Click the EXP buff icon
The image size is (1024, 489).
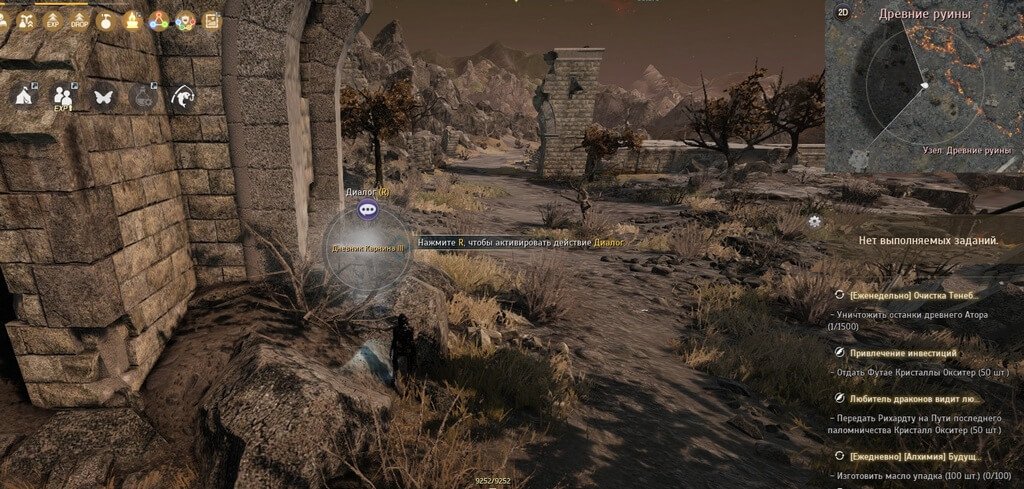[x=54, y=20]
